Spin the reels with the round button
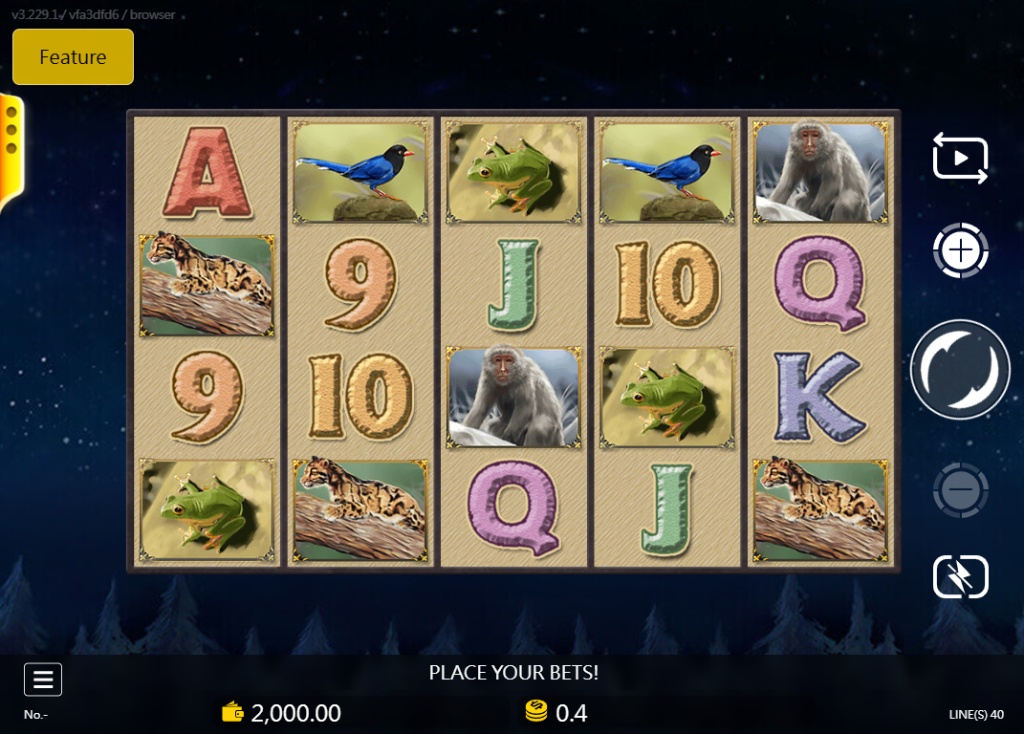1024x734 pixels. coord(960,370)
